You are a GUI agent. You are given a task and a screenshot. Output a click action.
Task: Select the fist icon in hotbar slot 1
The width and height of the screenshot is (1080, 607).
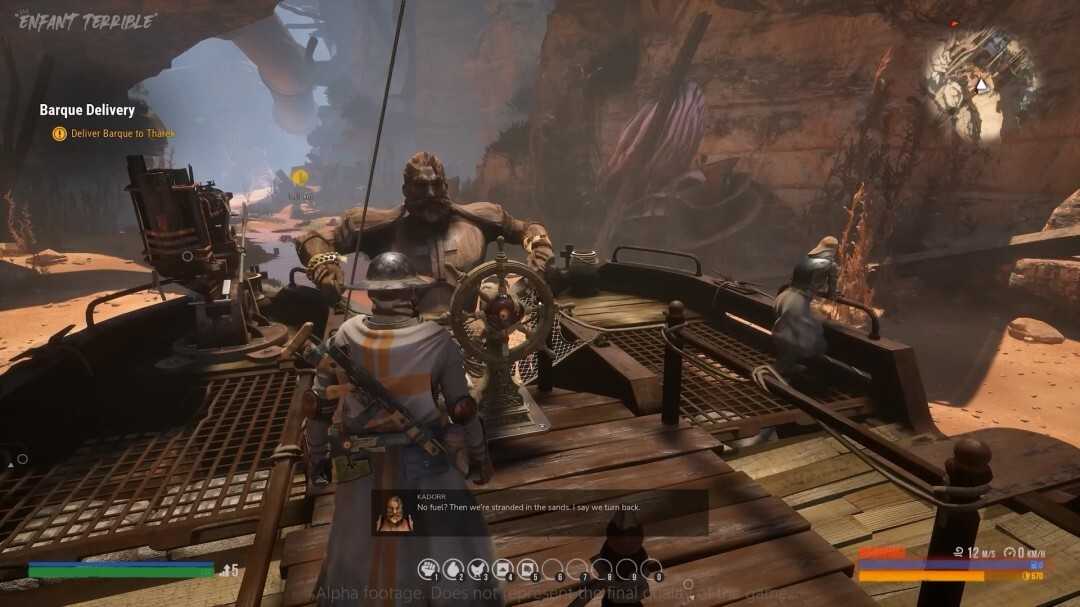pos(428,570)
